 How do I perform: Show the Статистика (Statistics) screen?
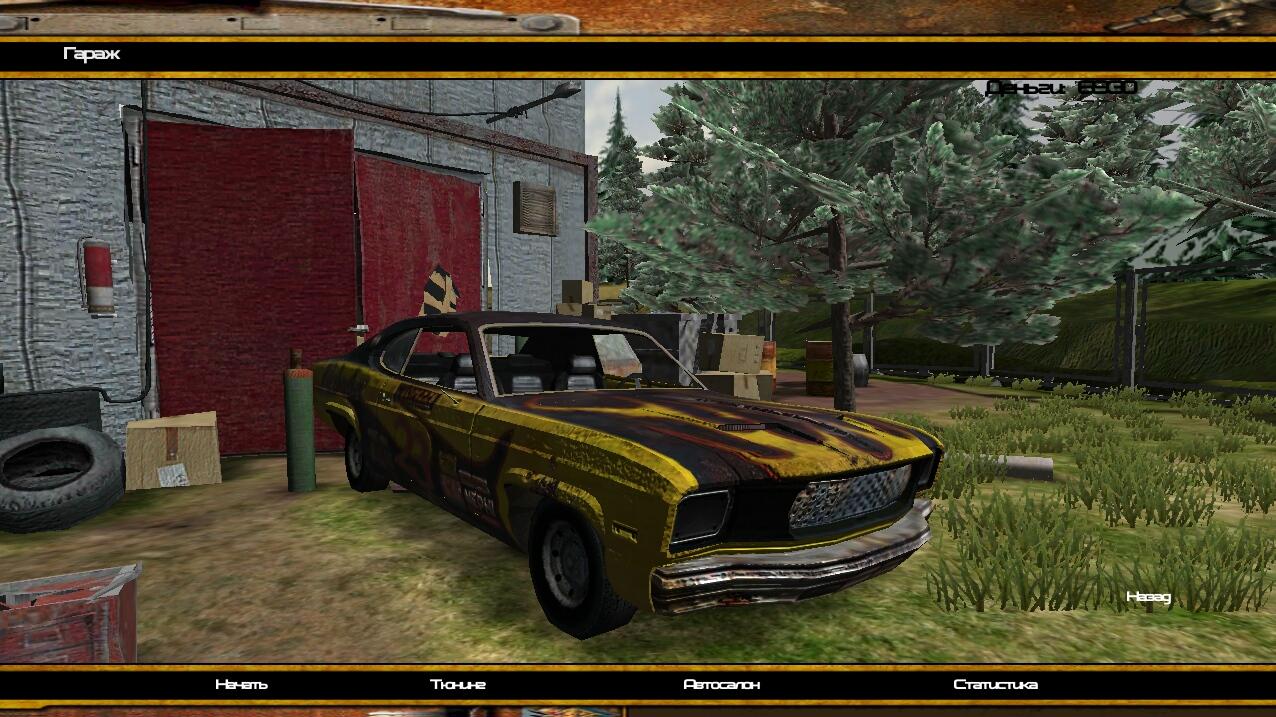tap(995, 685)
